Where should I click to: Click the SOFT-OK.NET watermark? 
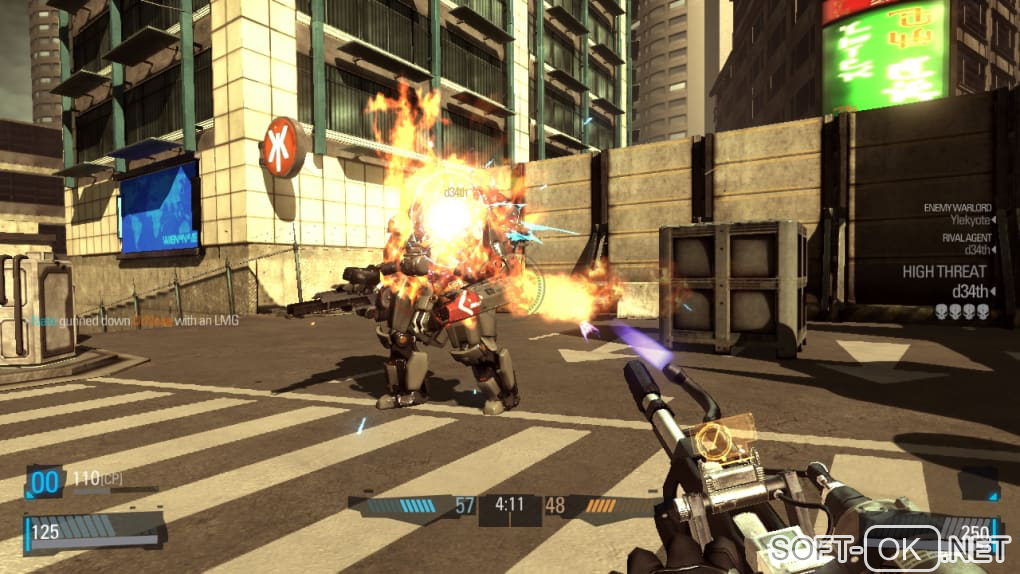887,547
